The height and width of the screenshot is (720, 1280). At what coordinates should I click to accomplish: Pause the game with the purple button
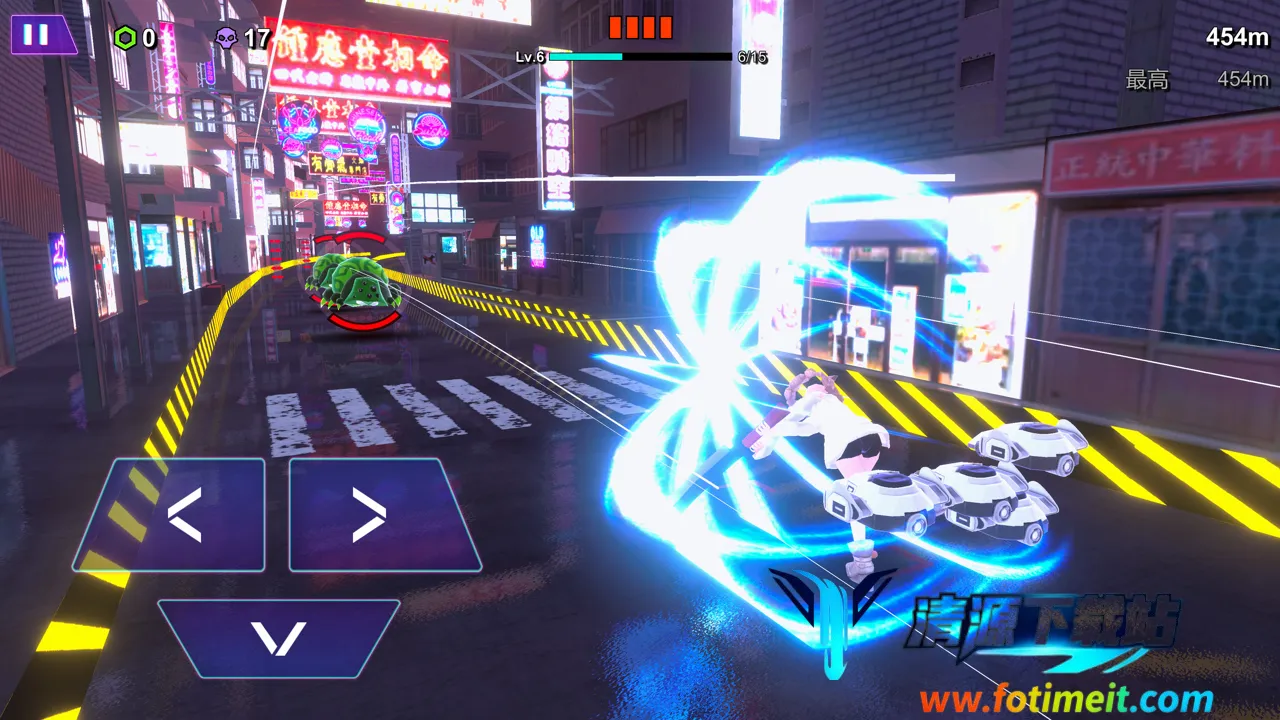(x=40, y=35)
